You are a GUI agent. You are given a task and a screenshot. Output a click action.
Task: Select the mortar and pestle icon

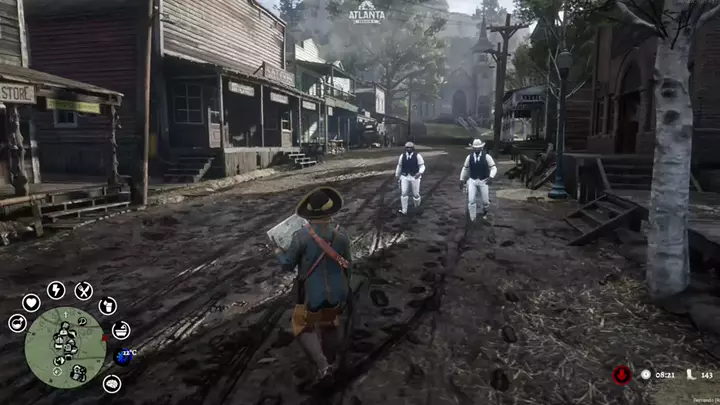click(x=120, y=329)
